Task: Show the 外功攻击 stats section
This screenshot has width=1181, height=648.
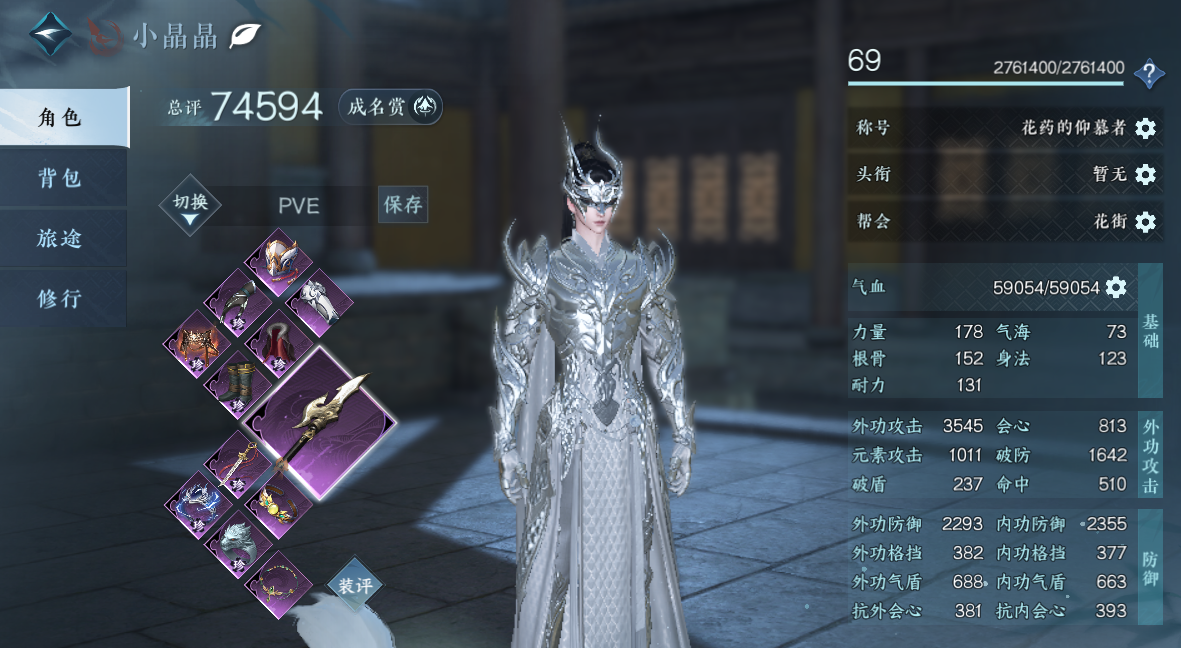Action: [1151, 455]
